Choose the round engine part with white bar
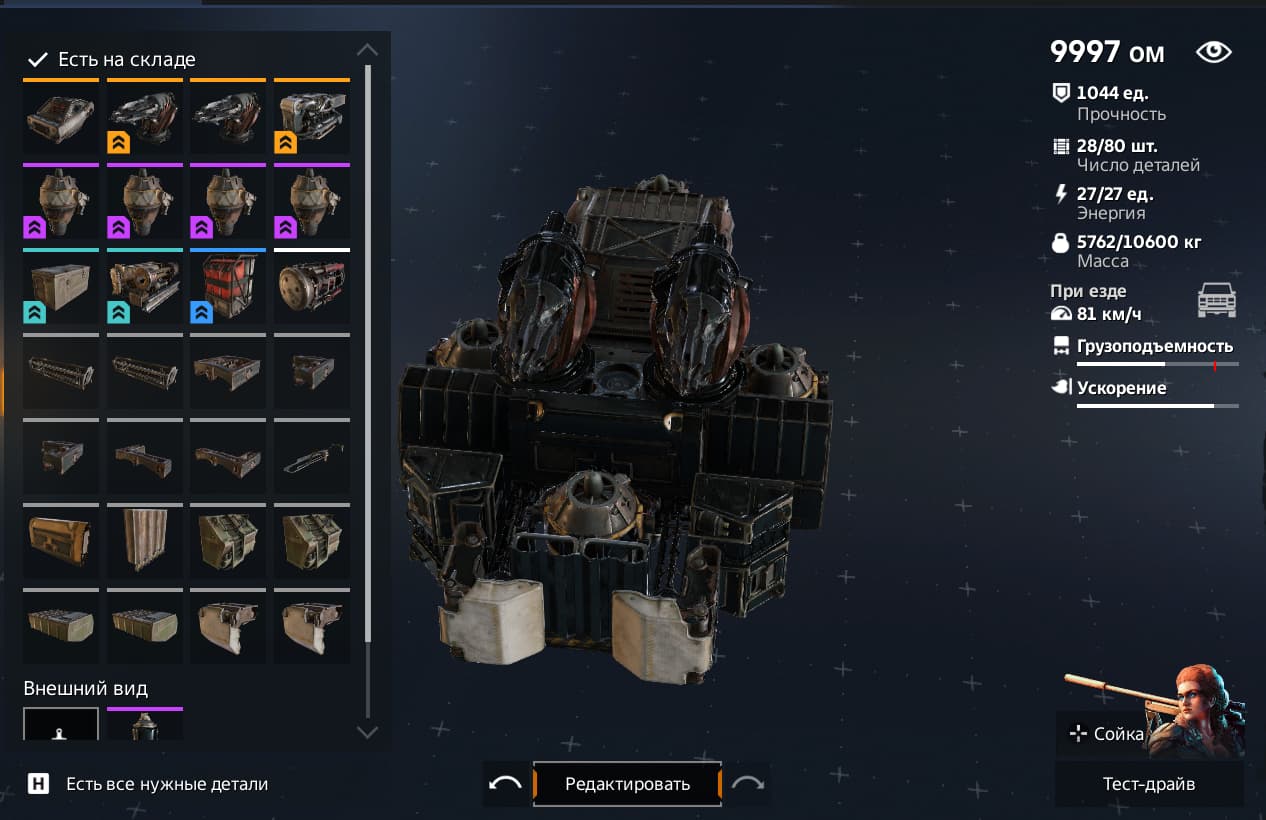The height and width of the screenshot is (820, 1266). click(312, 286)
